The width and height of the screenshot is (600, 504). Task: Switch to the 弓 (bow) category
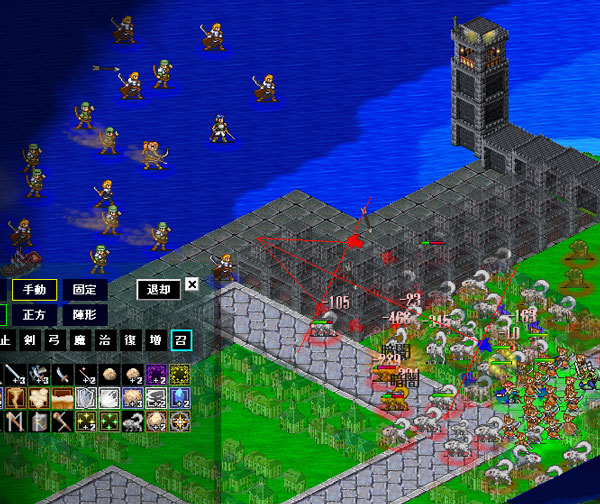point(55,340)
